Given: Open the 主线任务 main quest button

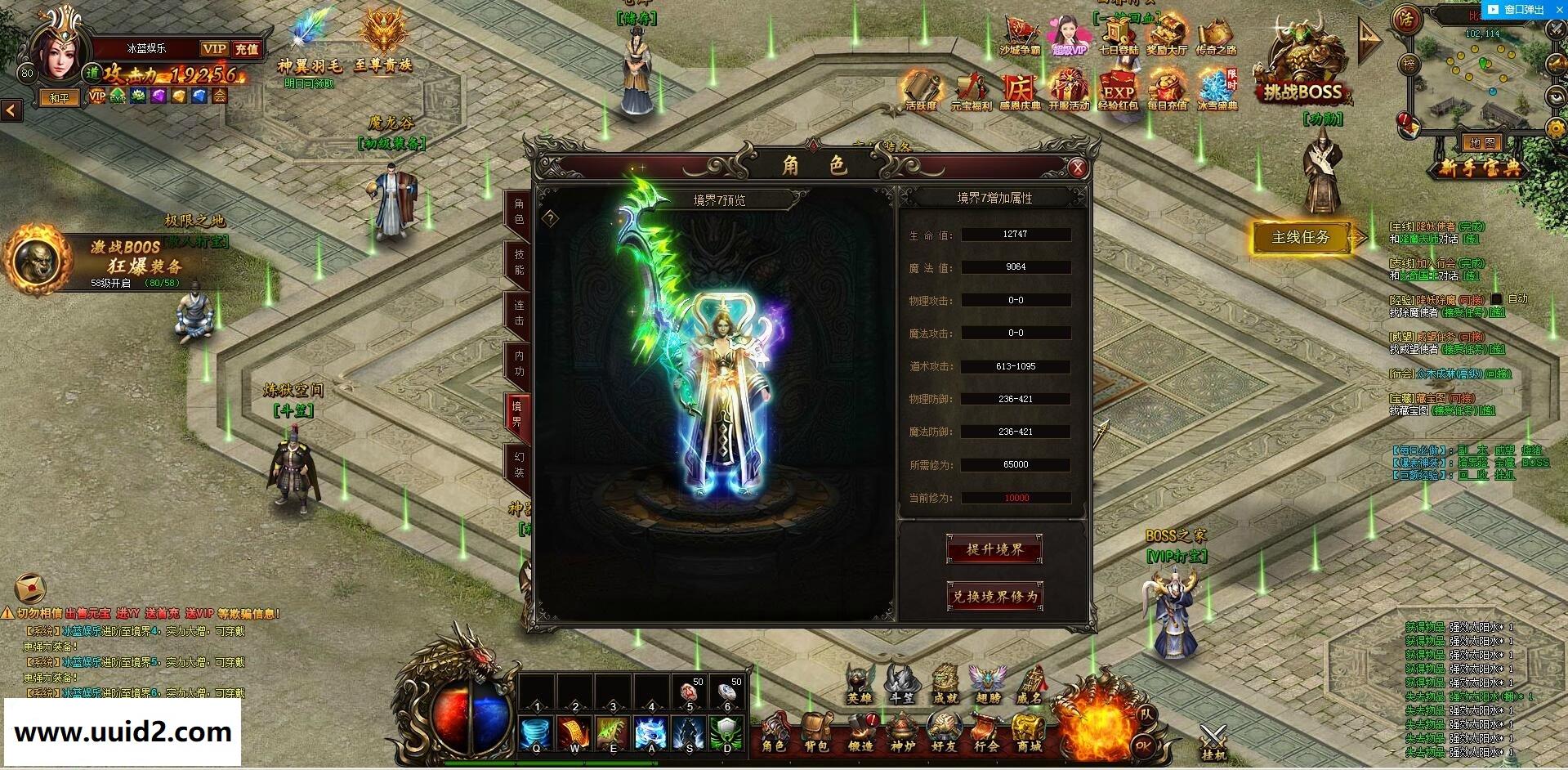Looking at the screenshot, I should click(x=1300, y=238).
